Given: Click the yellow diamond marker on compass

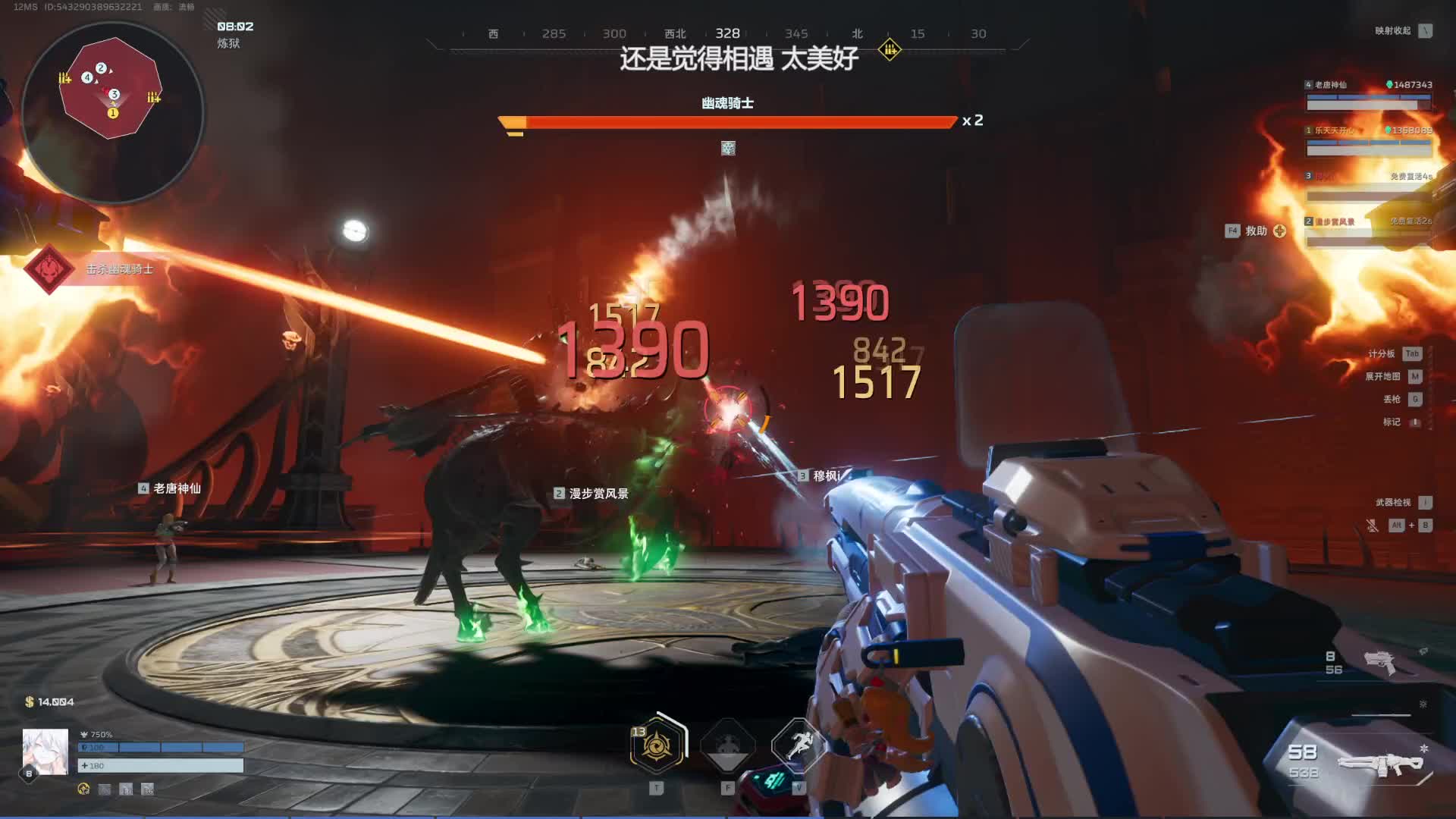Looking at the screenshot, I should [x=890, y=50].
